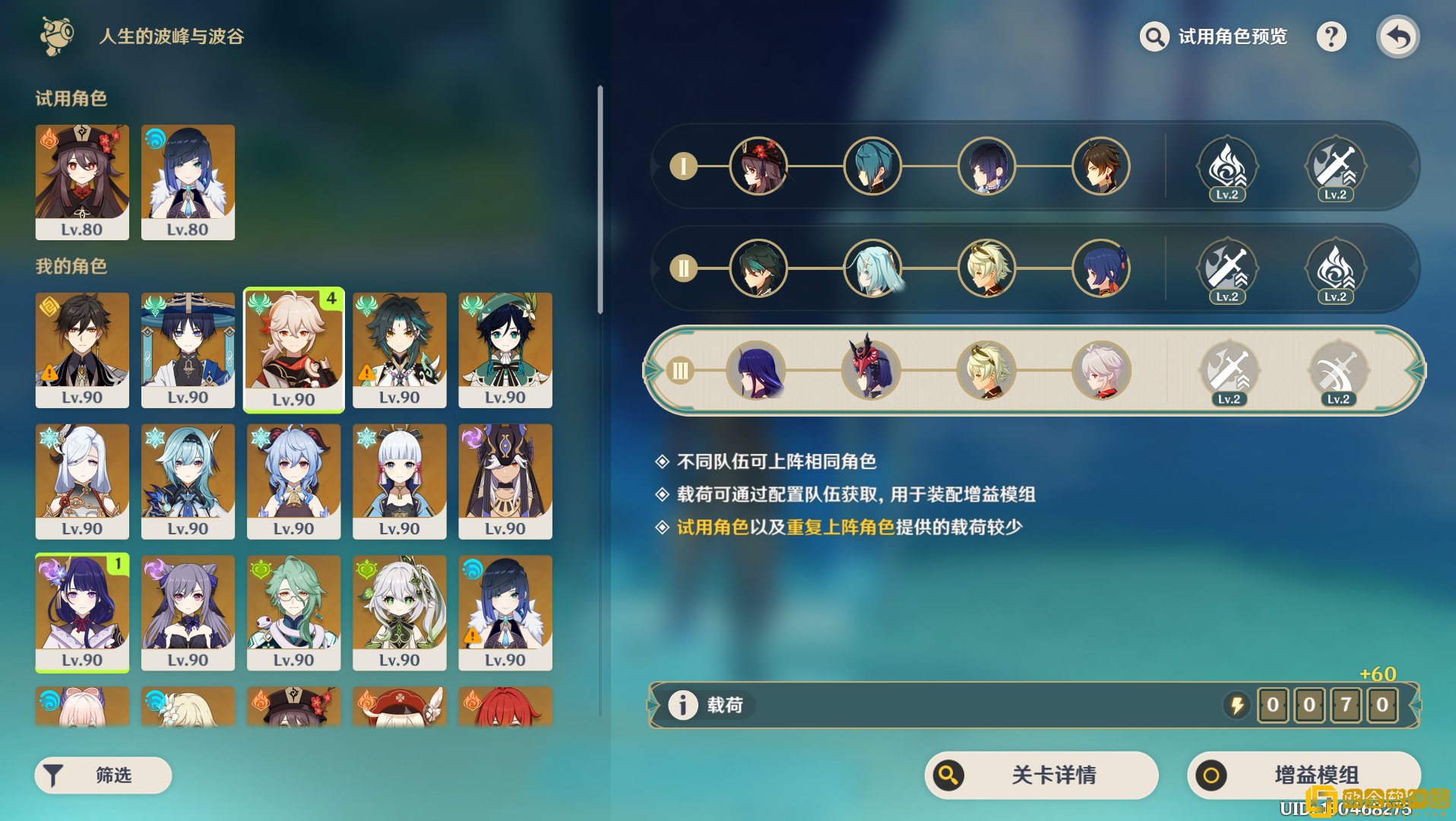Select the trial Hu Tao Lv.80 card
The height and width of the screenshot is (821, 1456).
pos(82,182)
